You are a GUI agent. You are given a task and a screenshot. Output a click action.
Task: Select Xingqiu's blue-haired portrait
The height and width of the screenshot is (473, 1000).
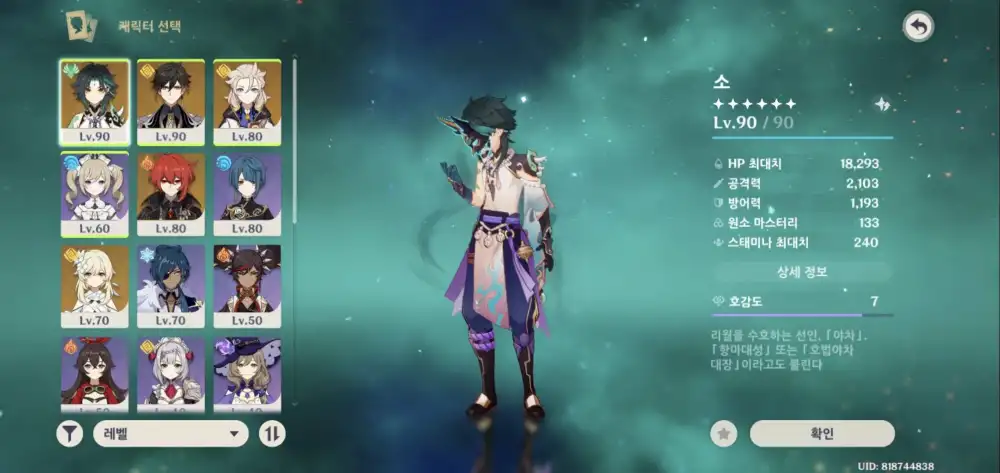pos(247,194)
